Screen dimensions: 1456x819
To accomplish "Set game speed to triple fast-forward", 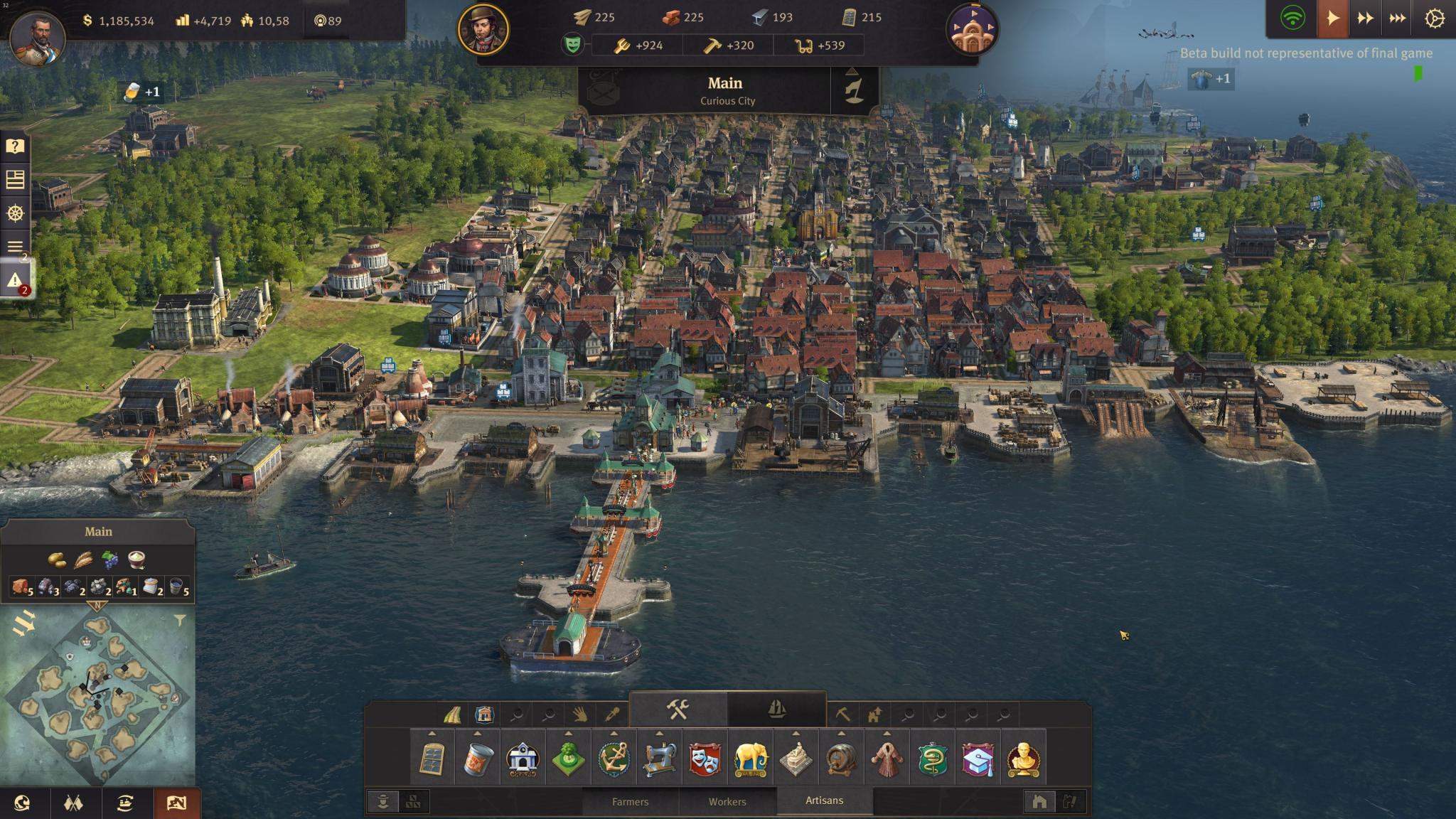I will coord(1398,19).
